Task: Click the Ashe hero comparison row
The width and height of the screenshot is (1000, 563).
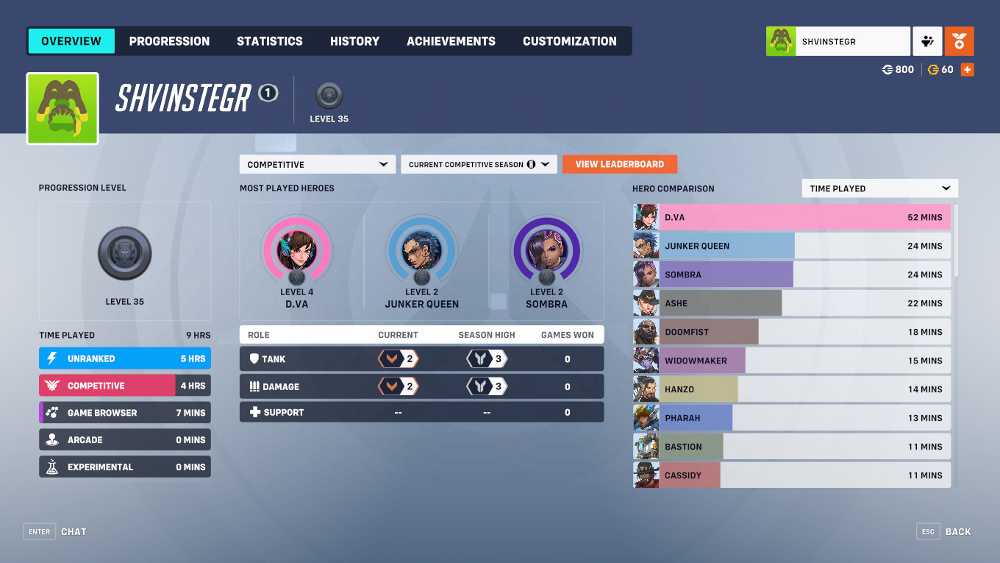Action: click(792, 303)
